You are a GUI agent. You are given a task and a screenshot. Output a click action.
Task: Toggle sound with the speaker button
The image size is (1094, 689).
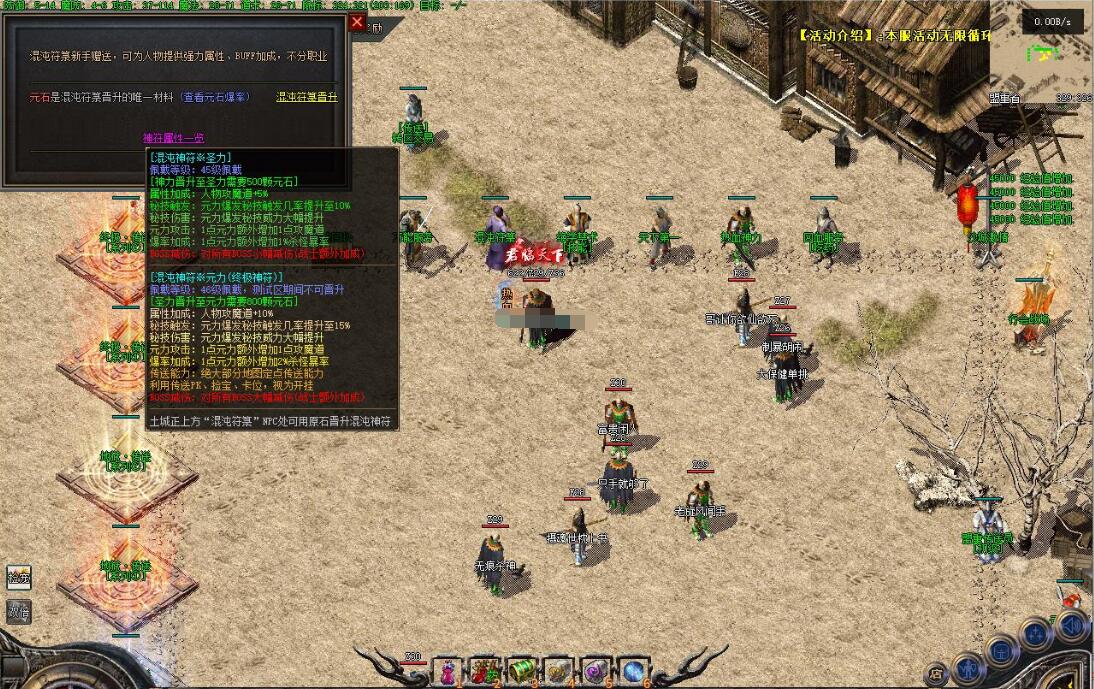point(1071,627)
